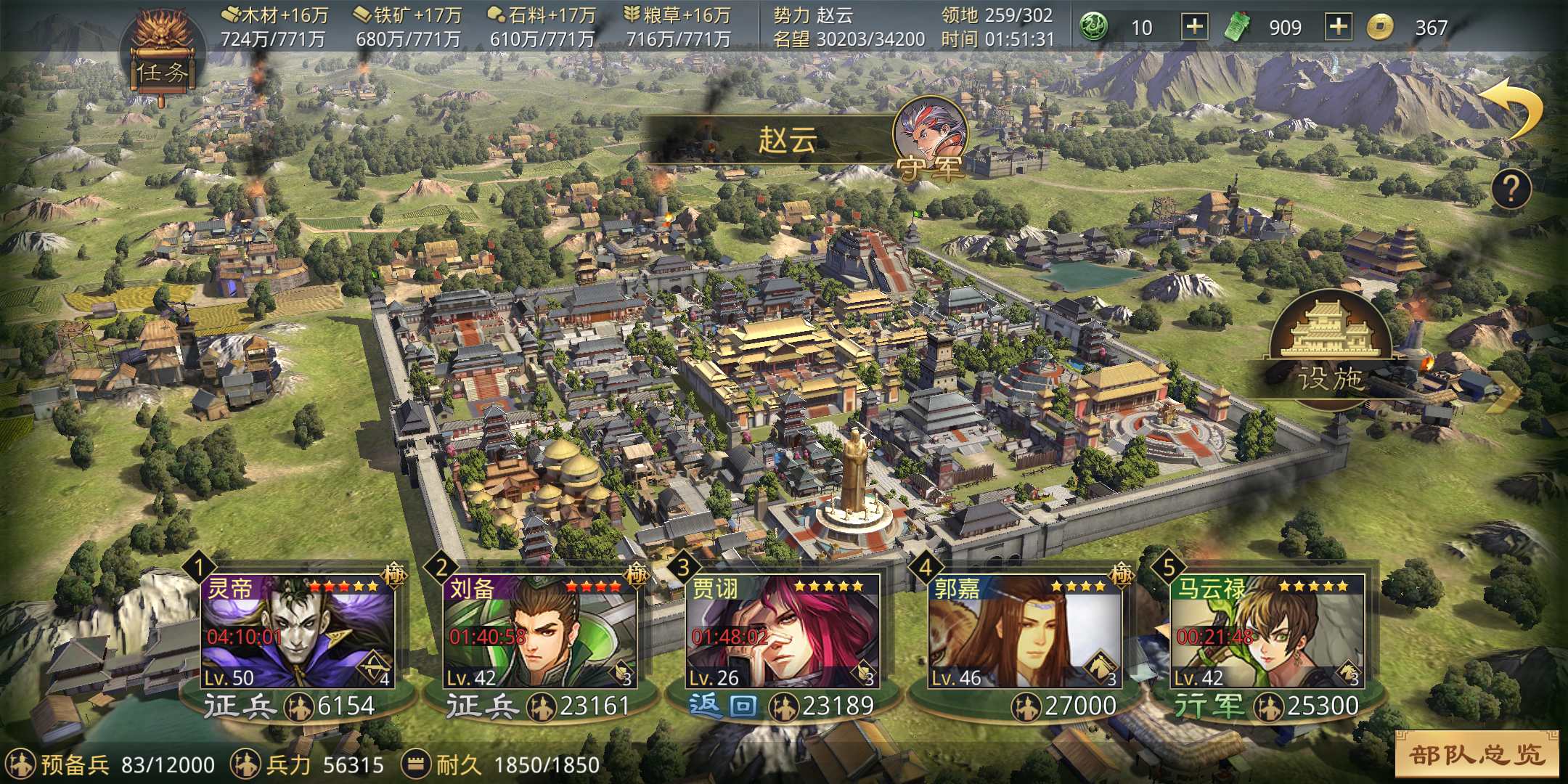Add green tokens with plus button
This screenshot has height=784, width=1568.
click(x=1338, y=28)
